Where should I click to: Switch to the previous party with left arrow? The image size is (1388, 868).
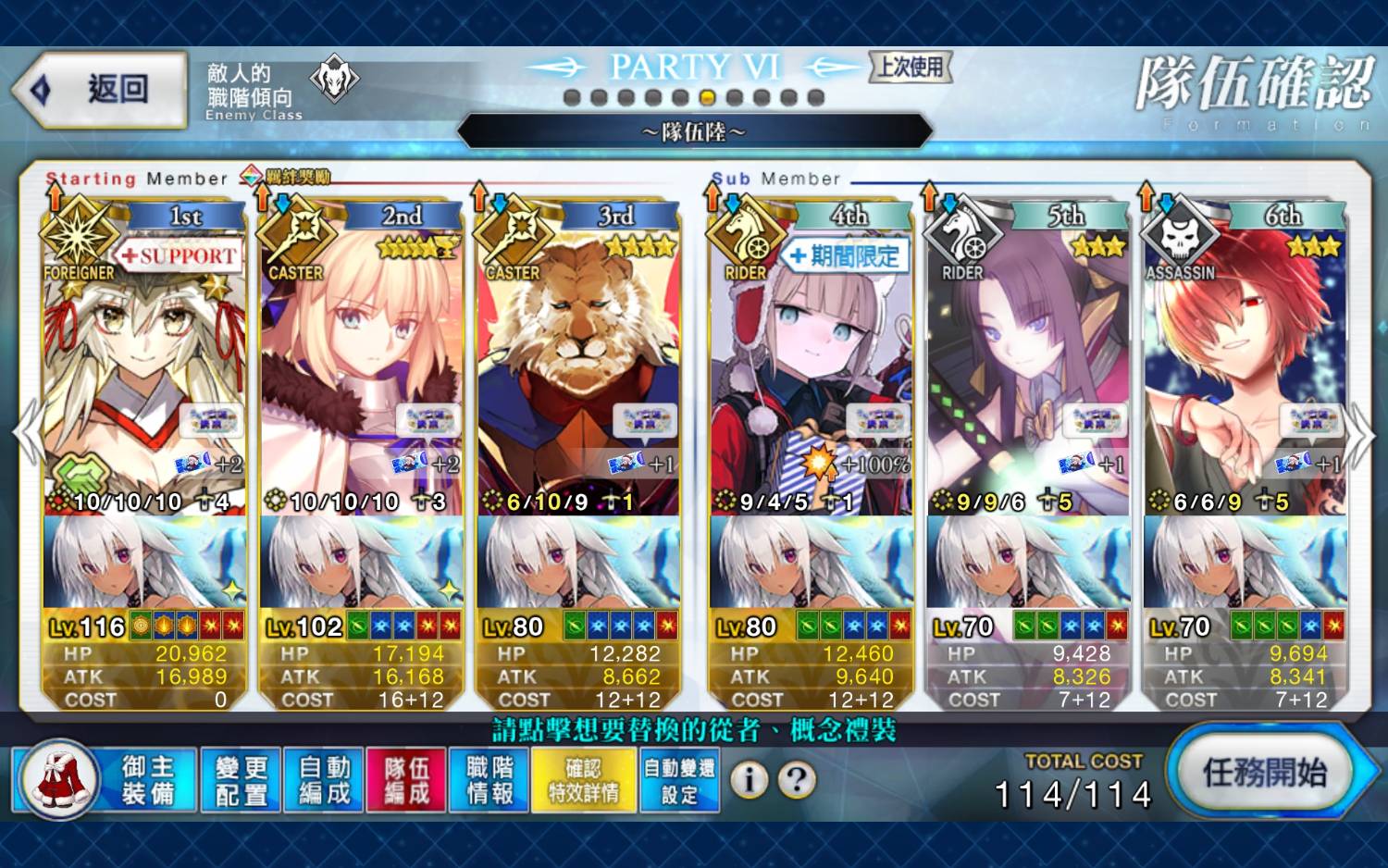click(x=26, y=433)
